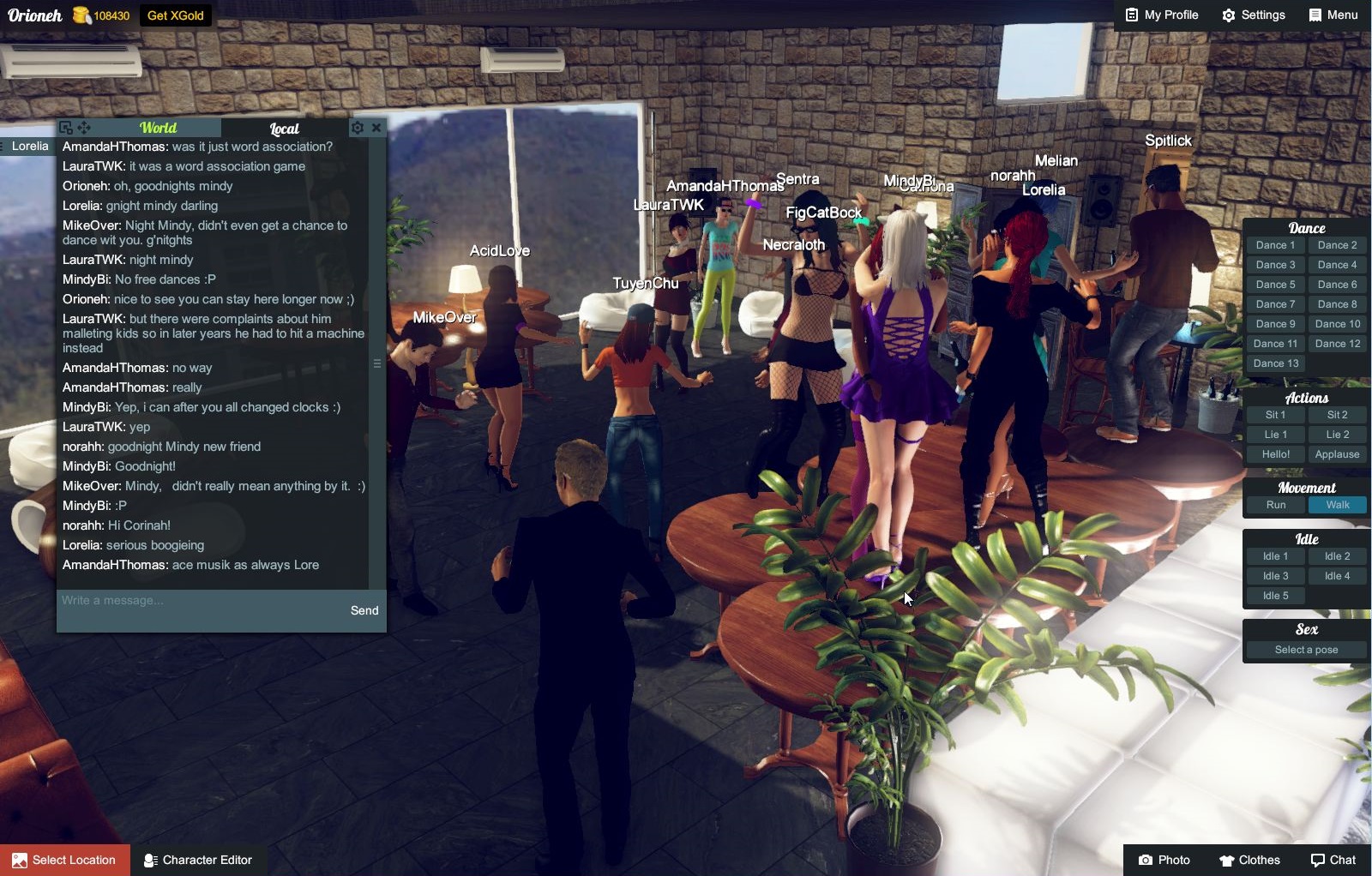This screenshot has width=1372, height=876.
Task: Take a Photo
Action: pos(1164,860)
